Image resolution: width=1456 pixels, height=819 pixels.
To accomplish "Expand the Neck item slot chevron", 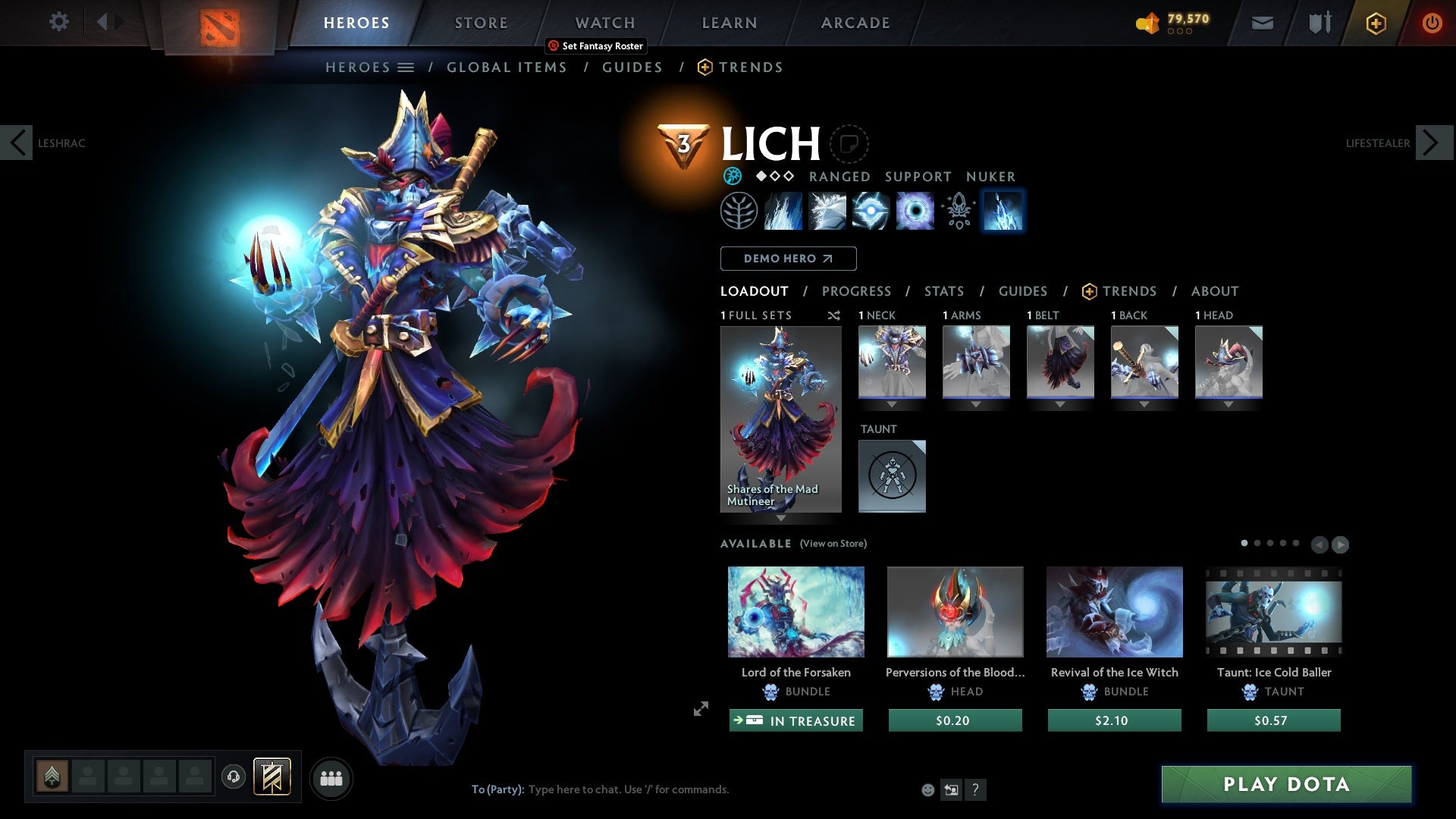I will tap(893, 404).
